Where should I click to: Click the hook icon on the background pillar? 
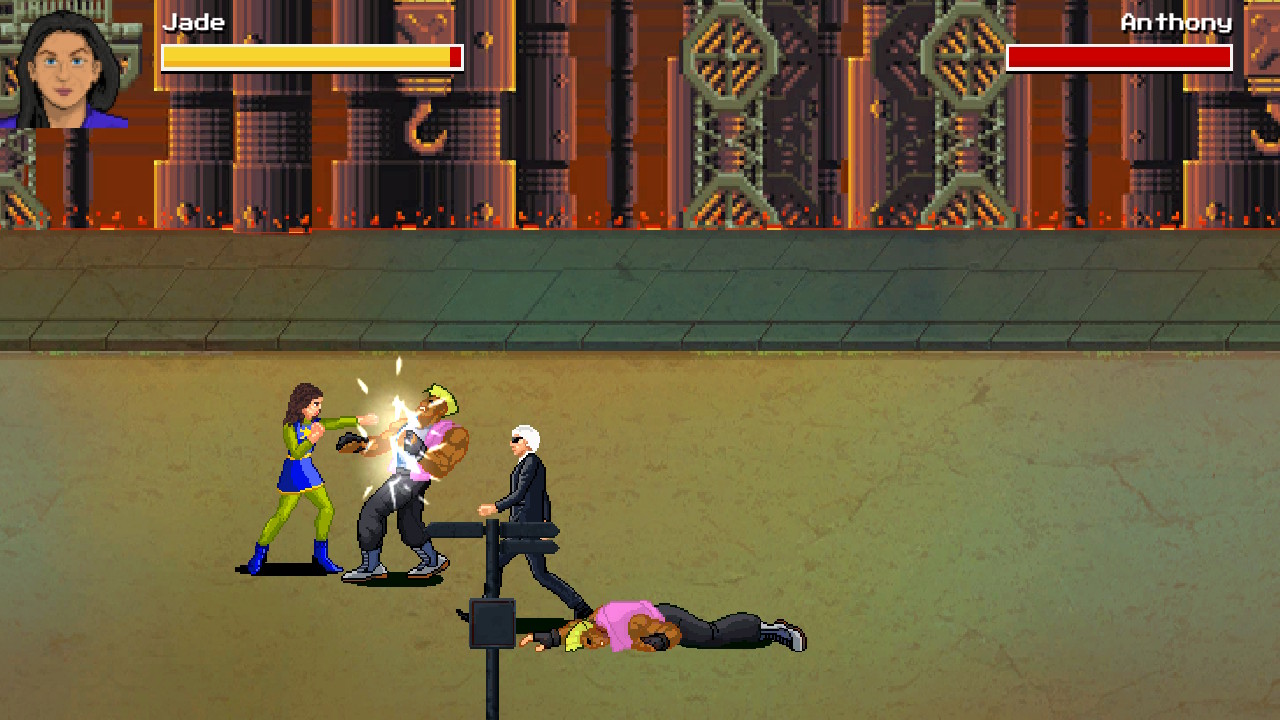pyautogui.click(x=424, y=125)
